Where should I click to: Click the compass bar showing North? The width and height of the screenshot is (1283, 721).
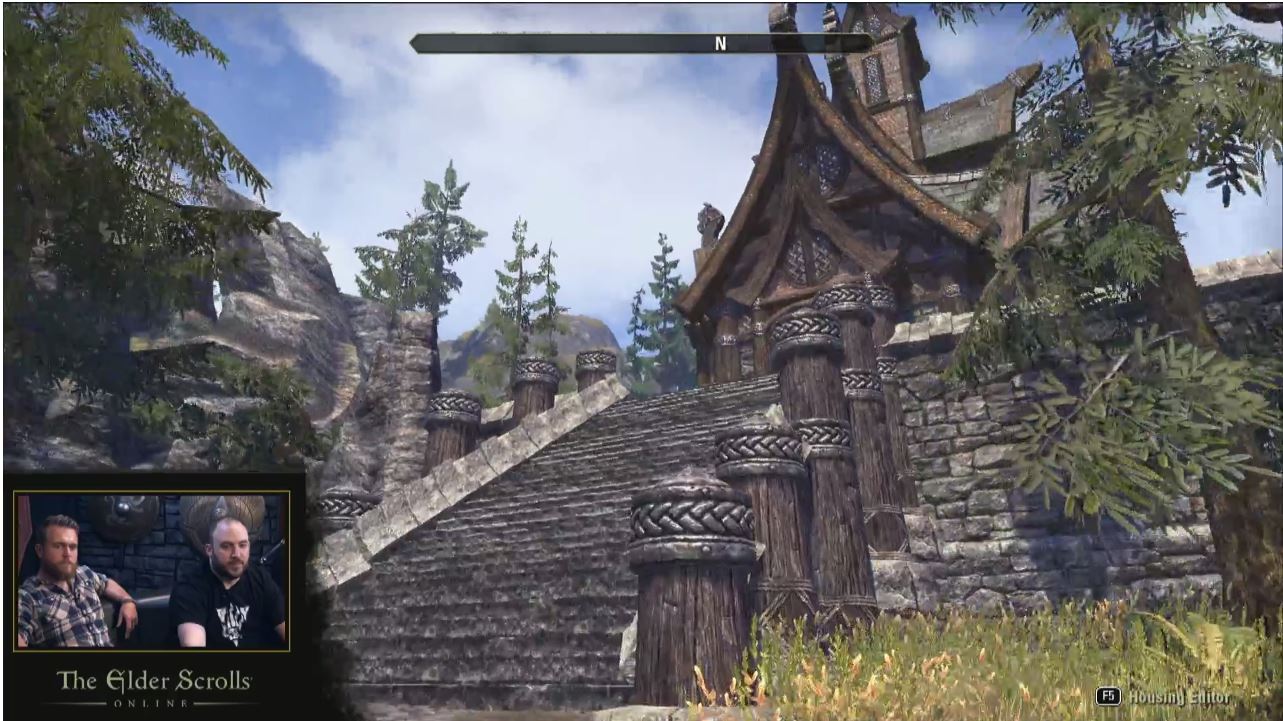(x=641, y=43)
